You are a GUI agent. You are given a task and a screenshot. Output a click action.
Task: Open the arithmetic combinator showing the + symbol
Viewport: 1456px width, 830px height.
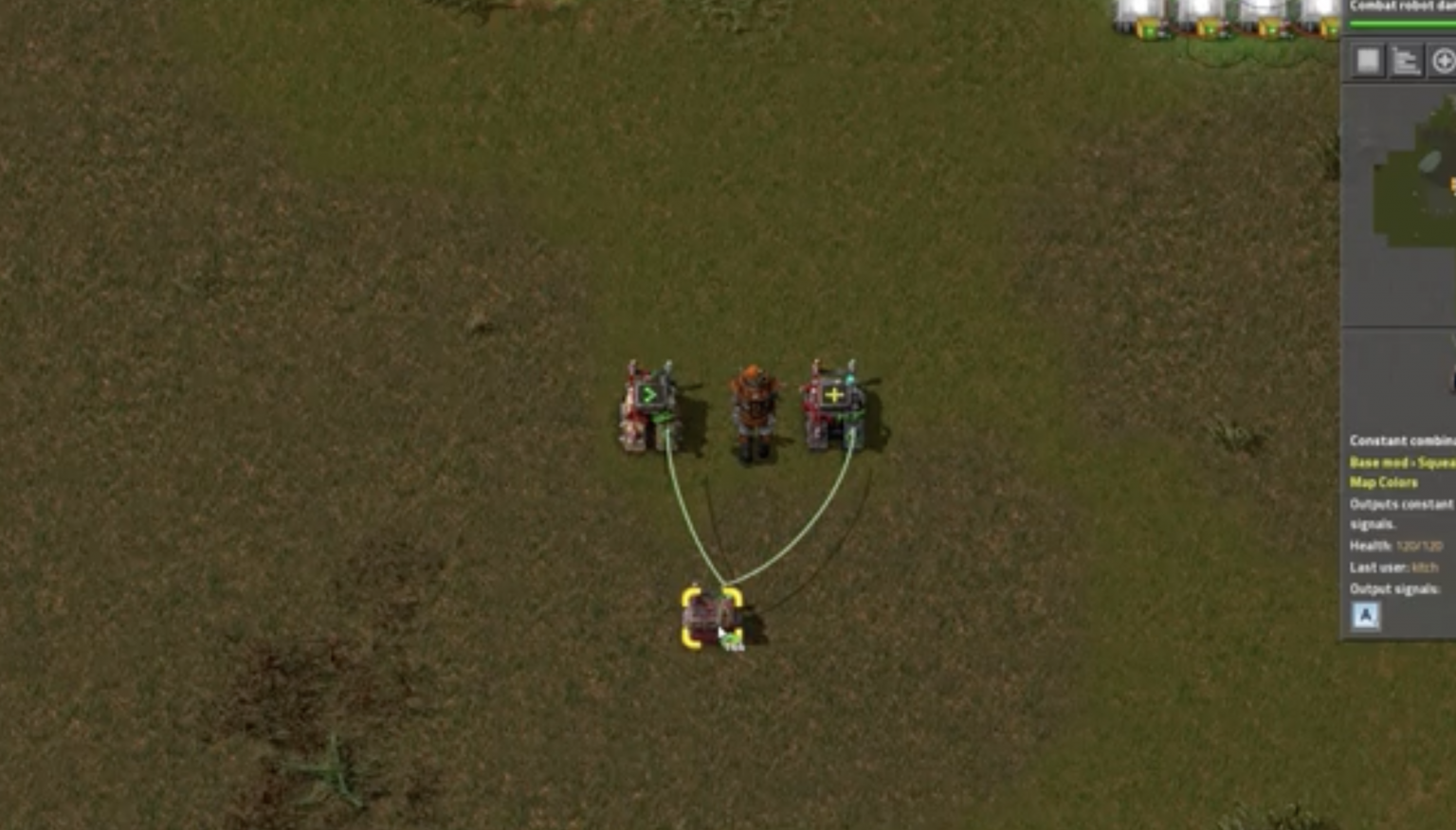coord(834,396)
